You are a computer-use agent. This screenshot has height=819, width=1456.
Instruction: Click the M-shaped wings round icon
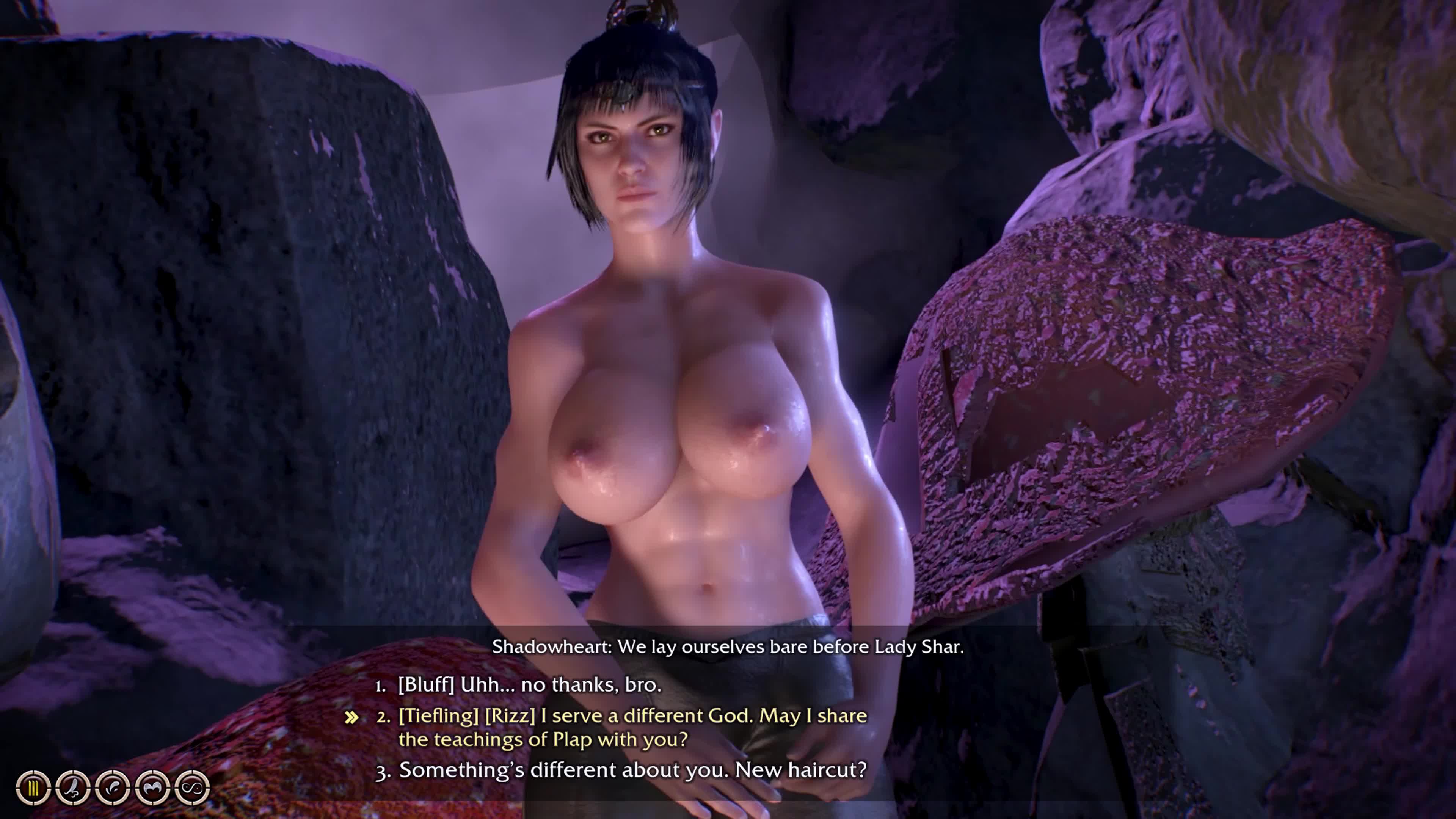click(x=152, y=788)
